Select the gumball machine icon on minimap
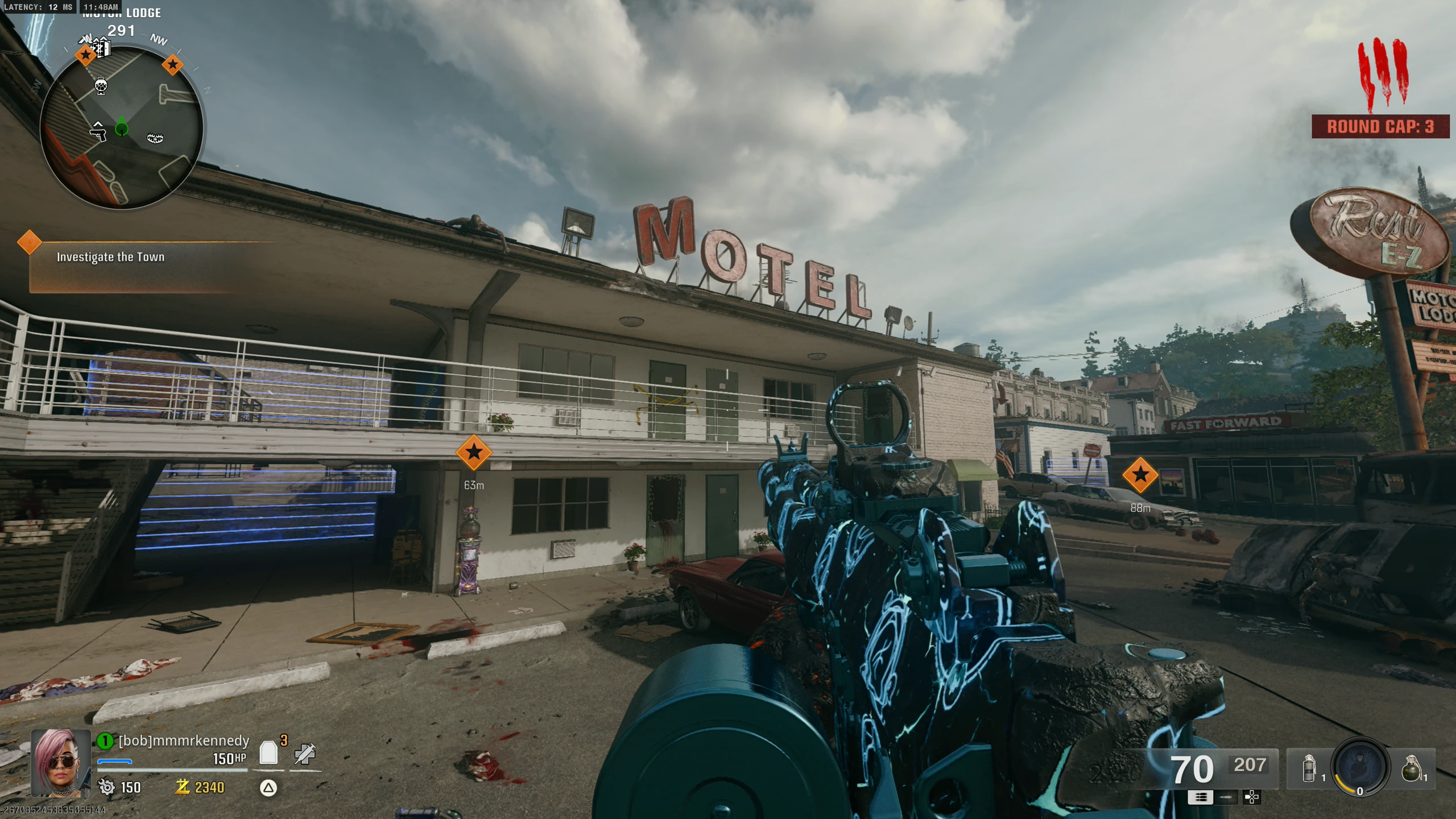The image size is (1456, 819). click(x=101, y=86)
